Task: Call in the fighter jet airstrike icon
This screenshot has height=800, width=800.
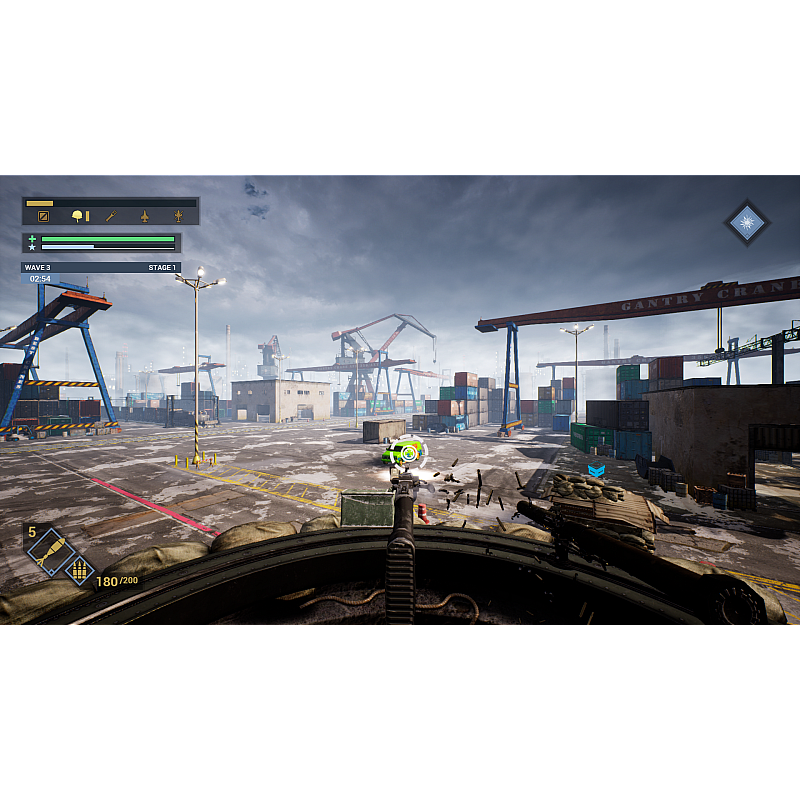Action: (145, 216)
